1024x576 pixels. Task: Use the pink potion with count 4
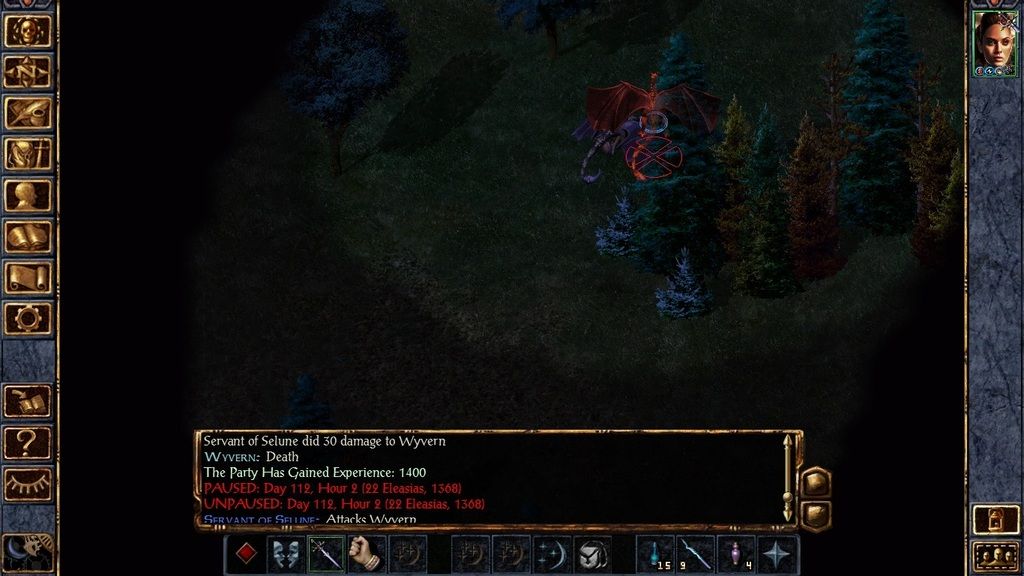click(737, 554)
